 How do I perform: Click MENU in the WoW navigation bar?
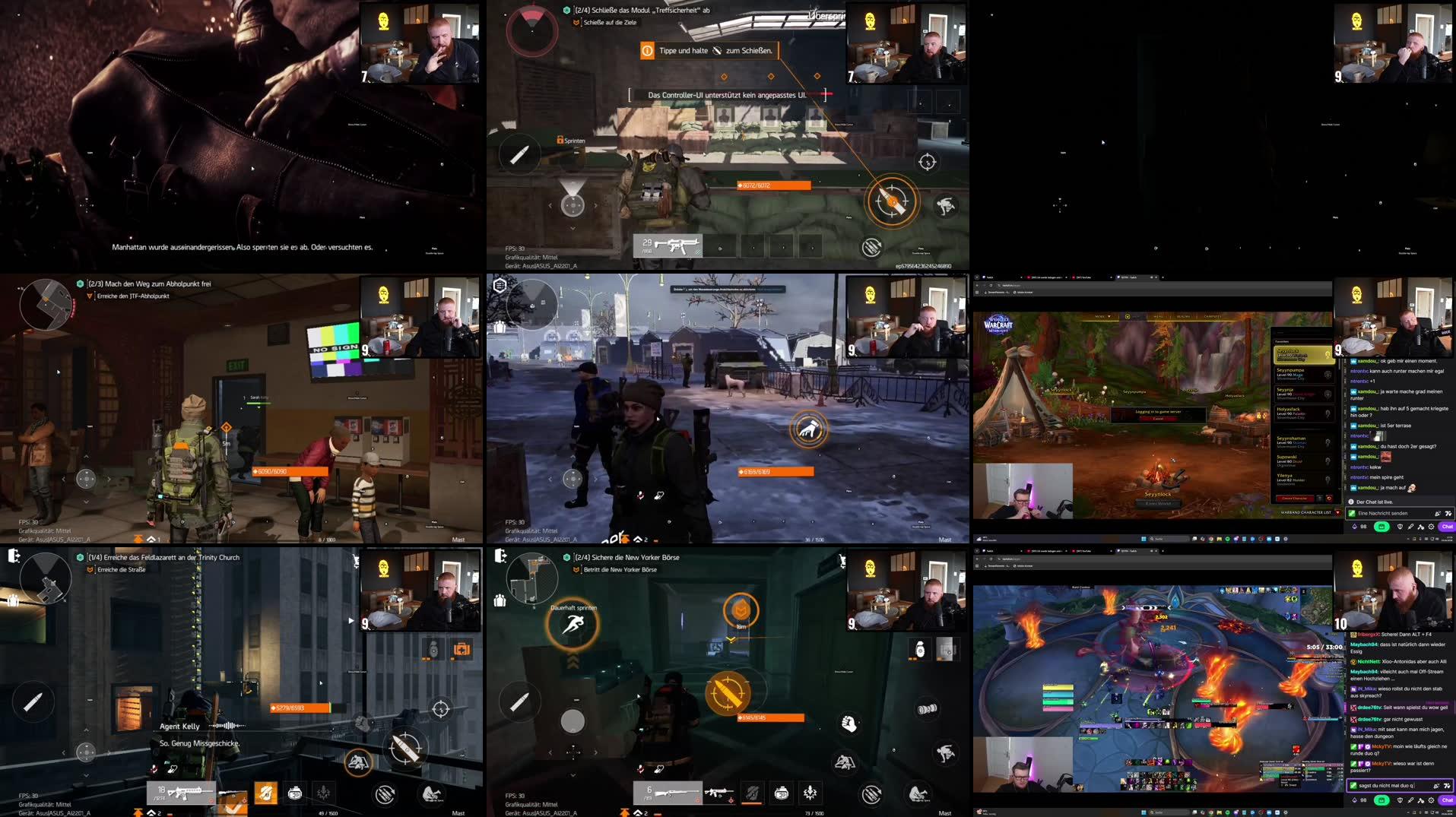[x=1159, y=317]
